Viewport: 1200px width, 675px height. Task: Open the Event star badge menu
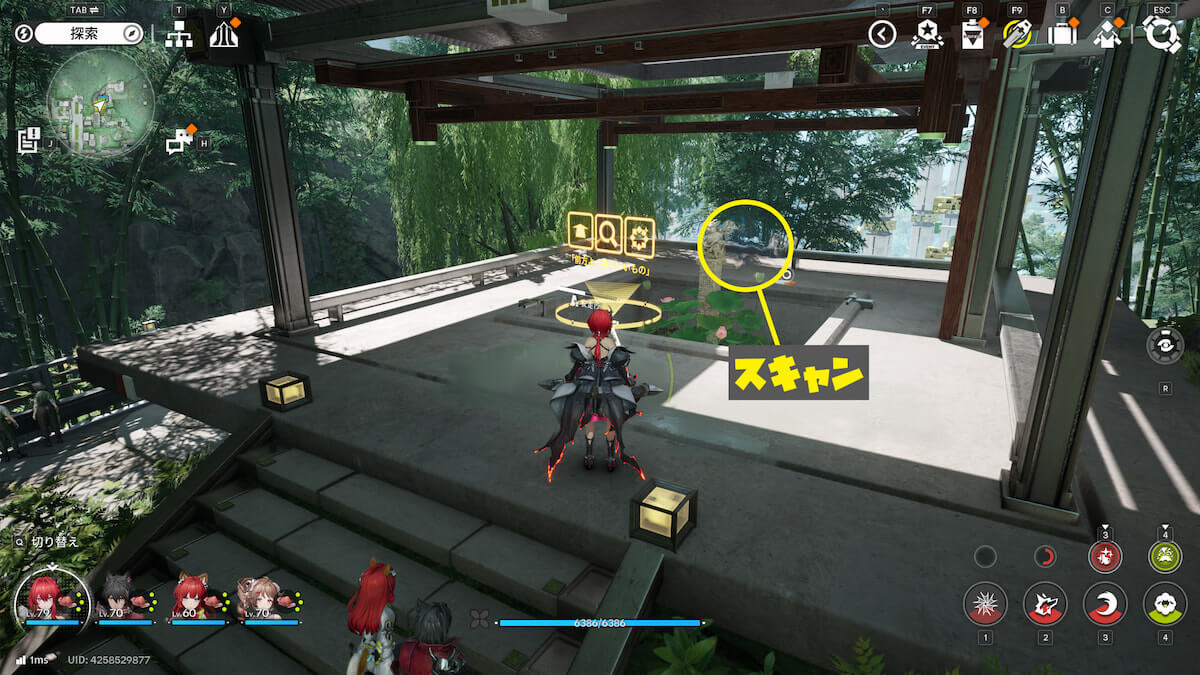[927, 35]
